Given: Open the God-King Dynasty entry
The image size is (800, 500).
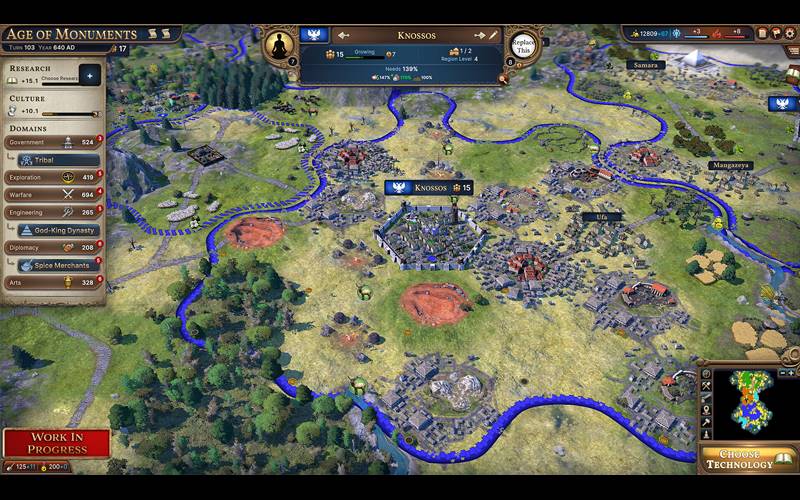Looking at the screenshot, I should tap(58, 230).
